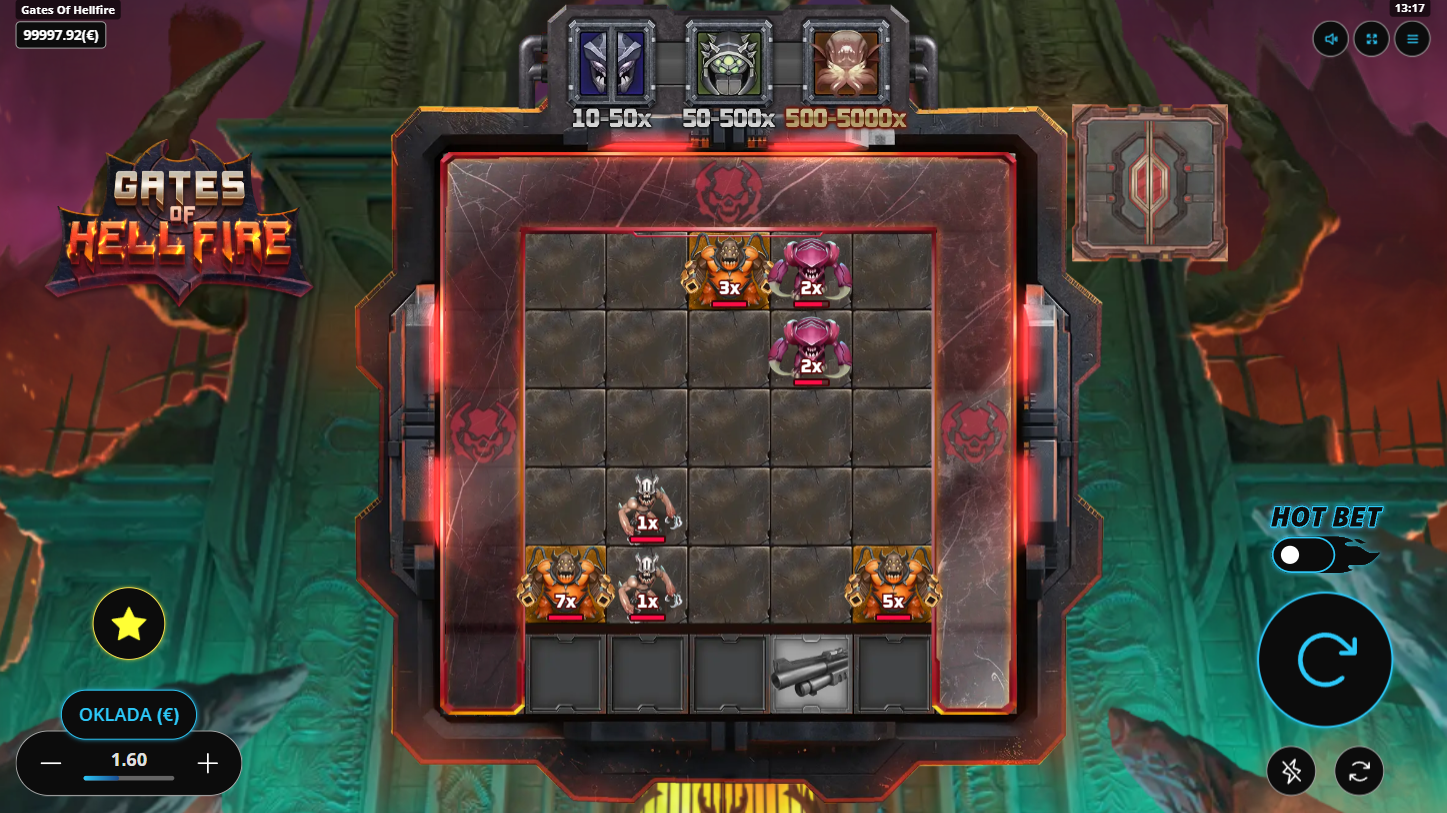Screen dimensions: 1447x813
Task: Toggle turbo mode with the lightning bolt
Action: pyautogui.click(x=1291, y=771)
